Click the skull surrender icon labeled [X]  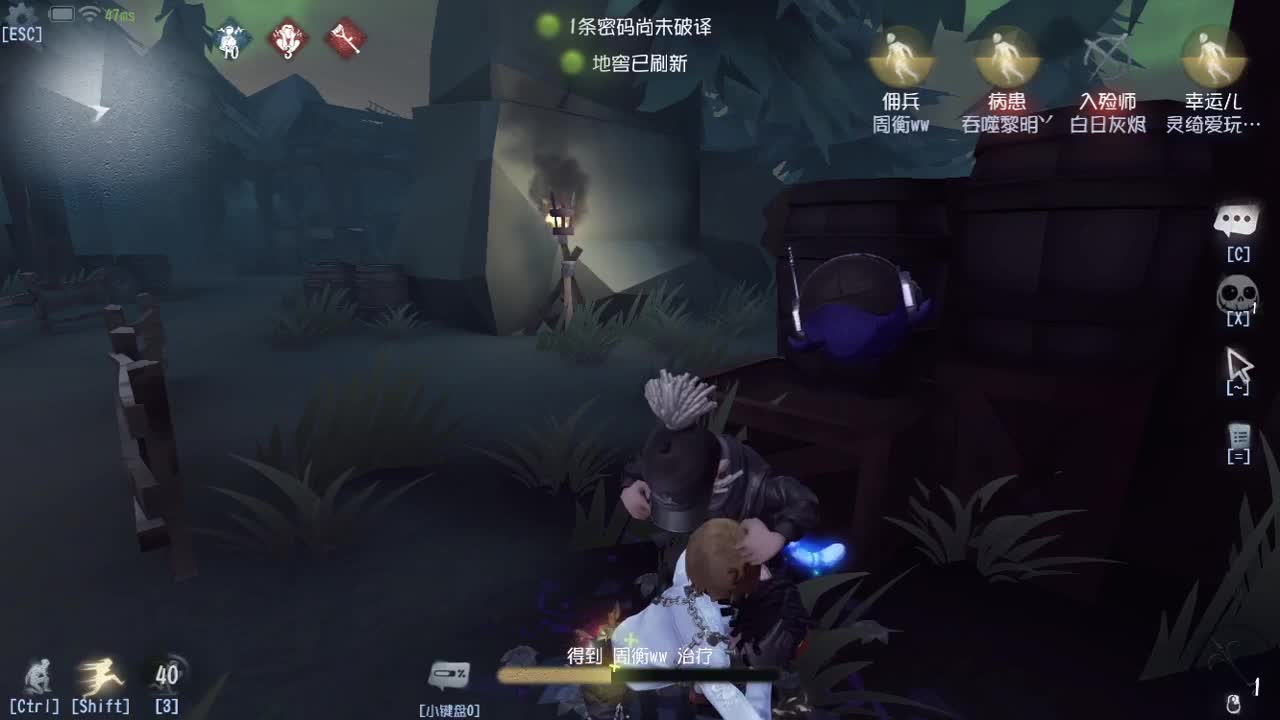[1238, 294]
